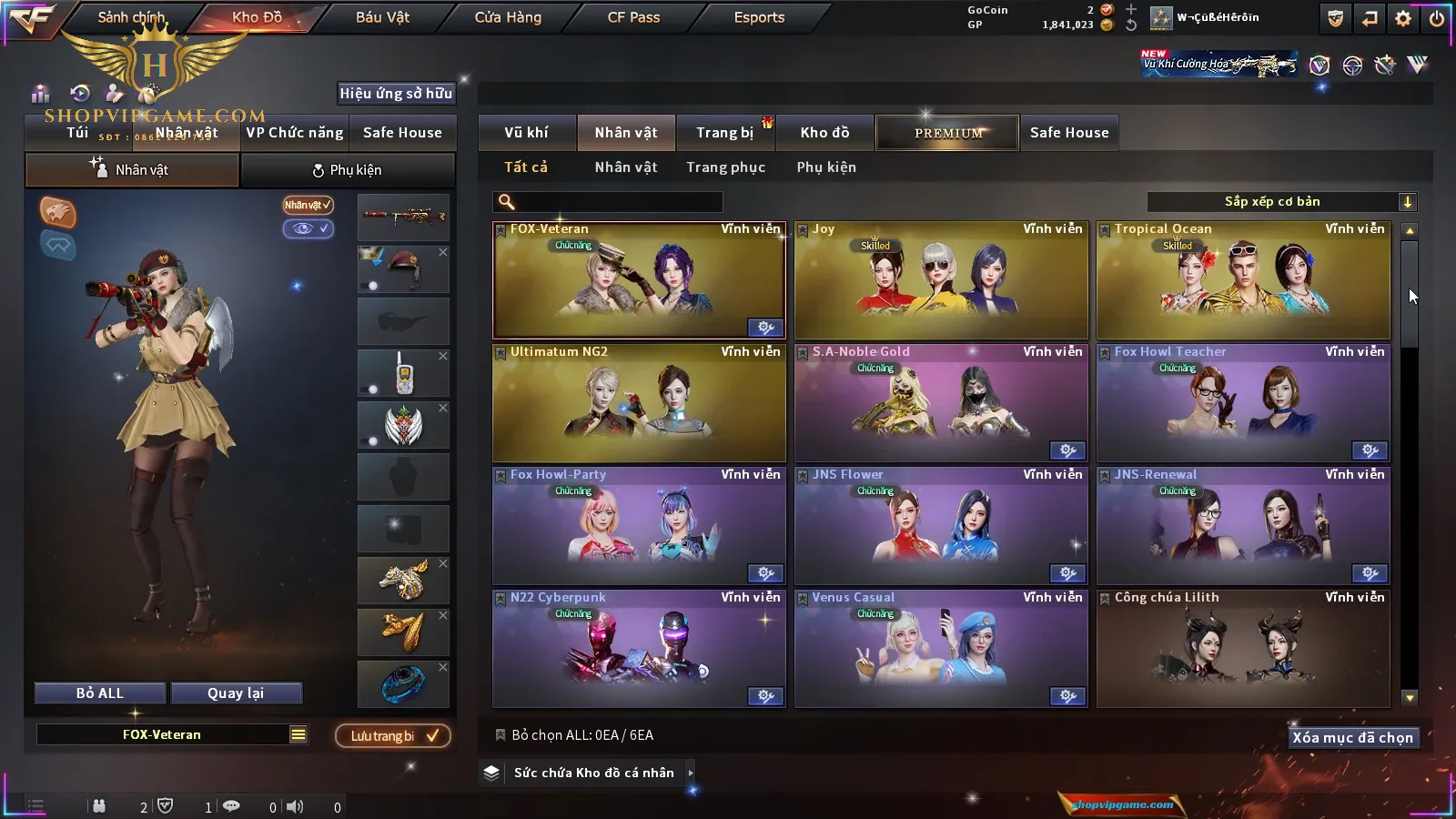
Task: Click the power exit icon
Action: click(x=1437, y=18)
